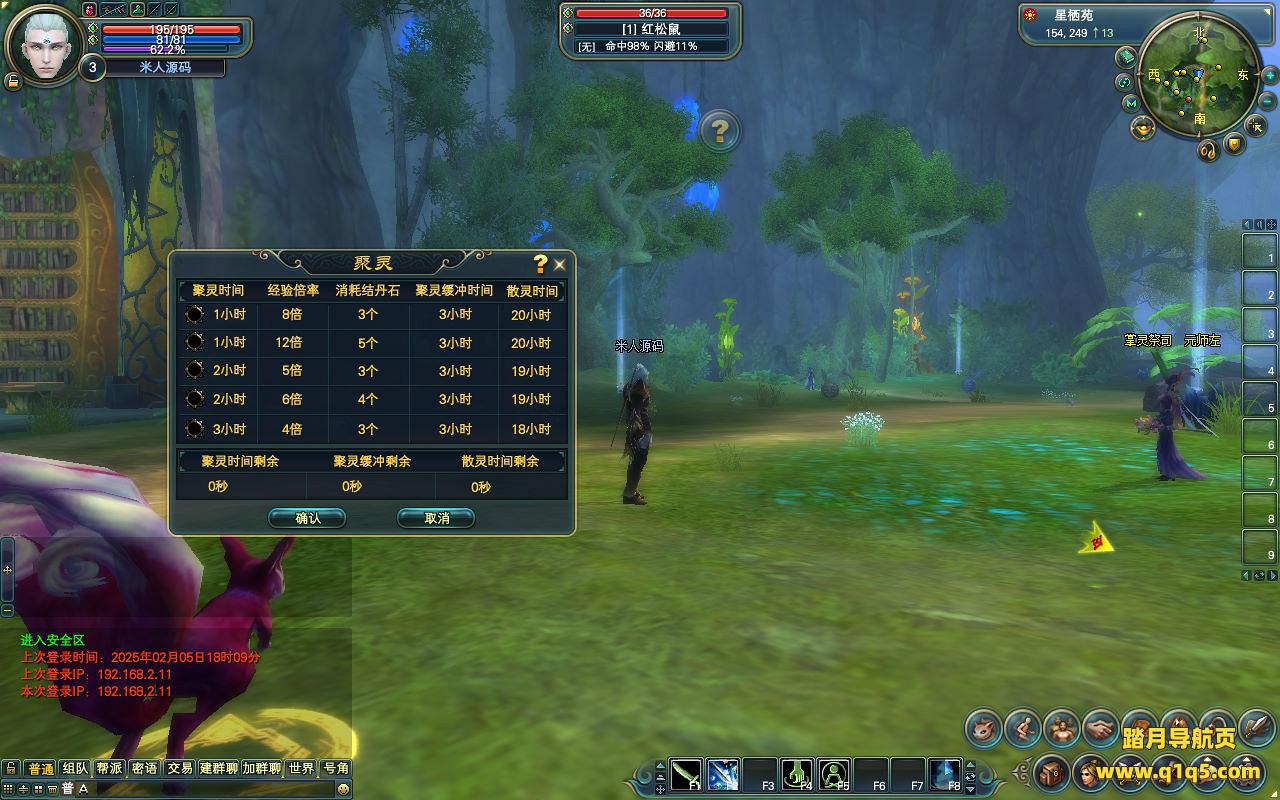Viewport: 1280px width, 800px height.
Task: Confirm the 聚灵 selection with 确认
Action: 307,518
